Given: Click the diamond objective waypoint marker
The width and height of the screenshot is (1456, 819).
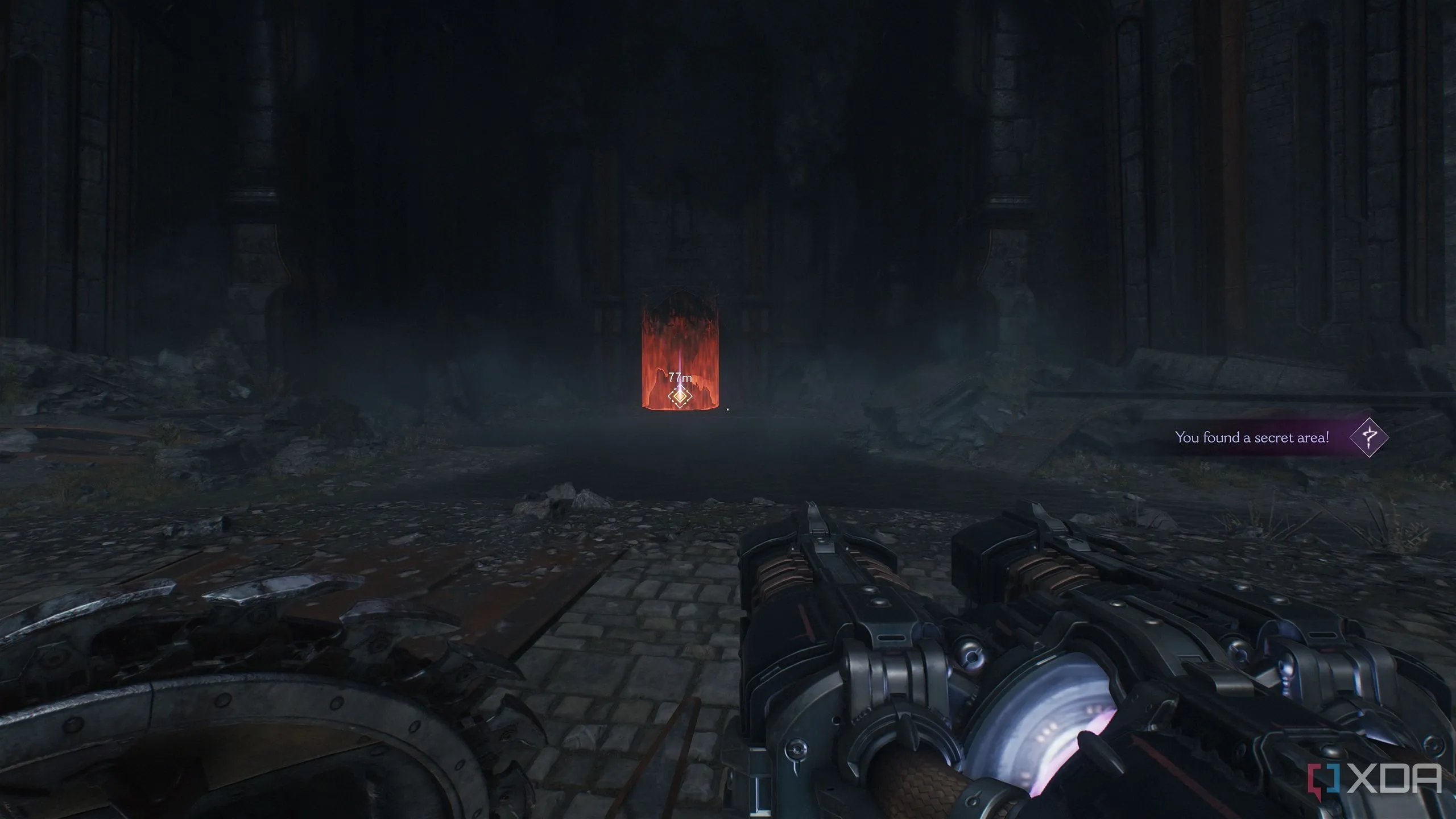Looking at the screenshot, I should coord(679,396).
